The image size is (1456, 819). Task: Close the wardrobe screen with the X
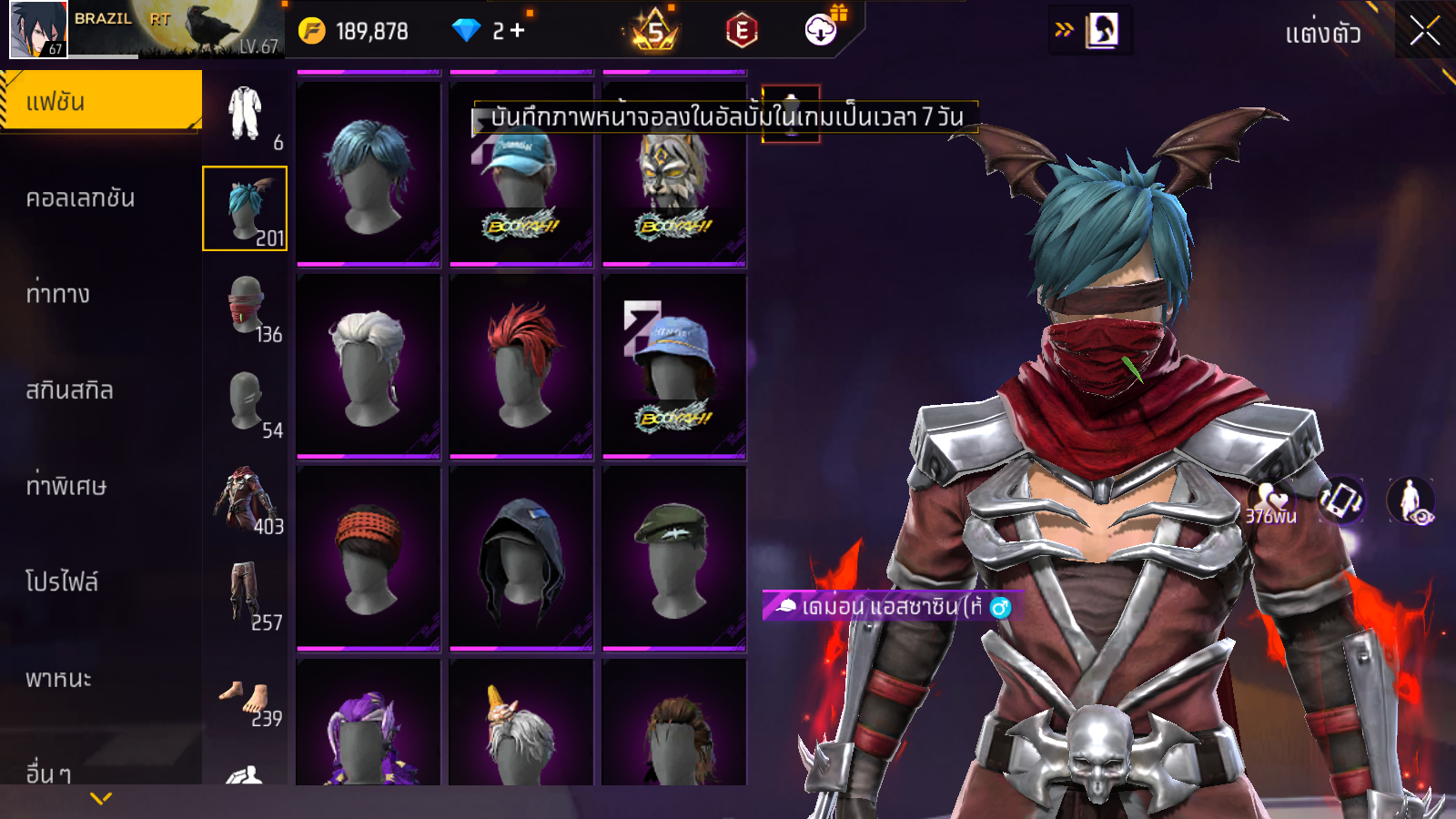(x=1424, y=31)
